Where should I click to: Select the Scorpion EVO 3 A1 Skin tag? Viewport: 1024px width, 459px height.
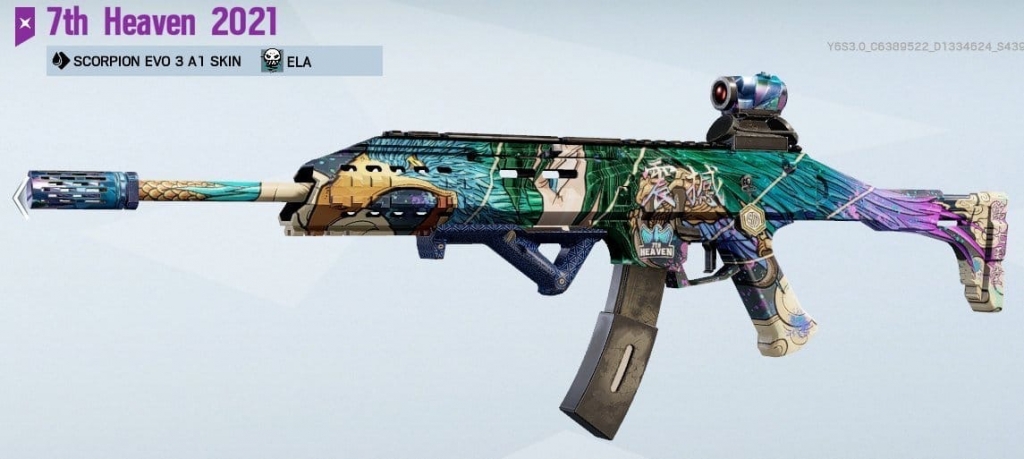coord(147,61)
